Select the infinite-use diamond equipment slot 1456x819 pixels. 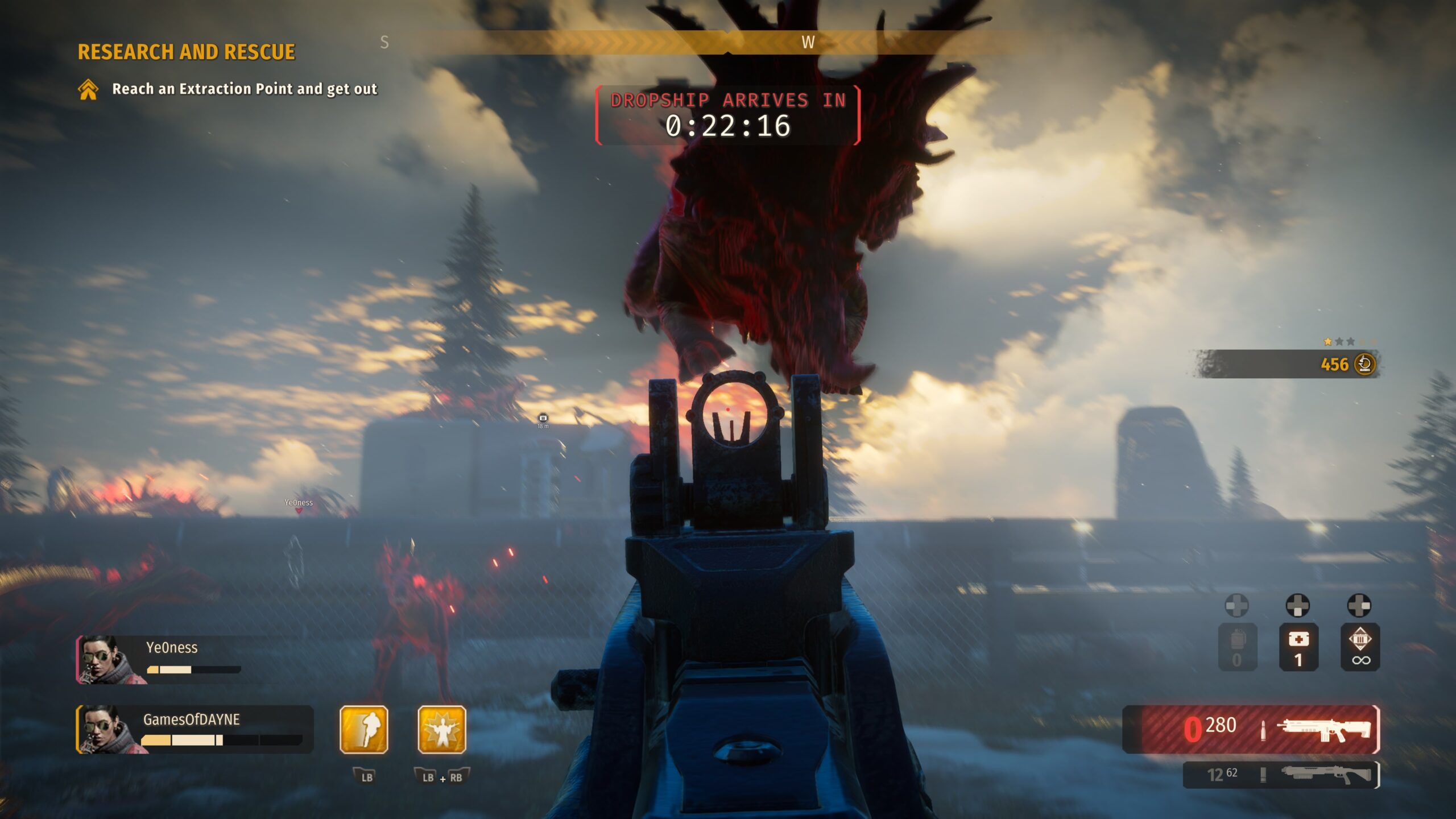pyautogui.click(x=1360, y=647)
